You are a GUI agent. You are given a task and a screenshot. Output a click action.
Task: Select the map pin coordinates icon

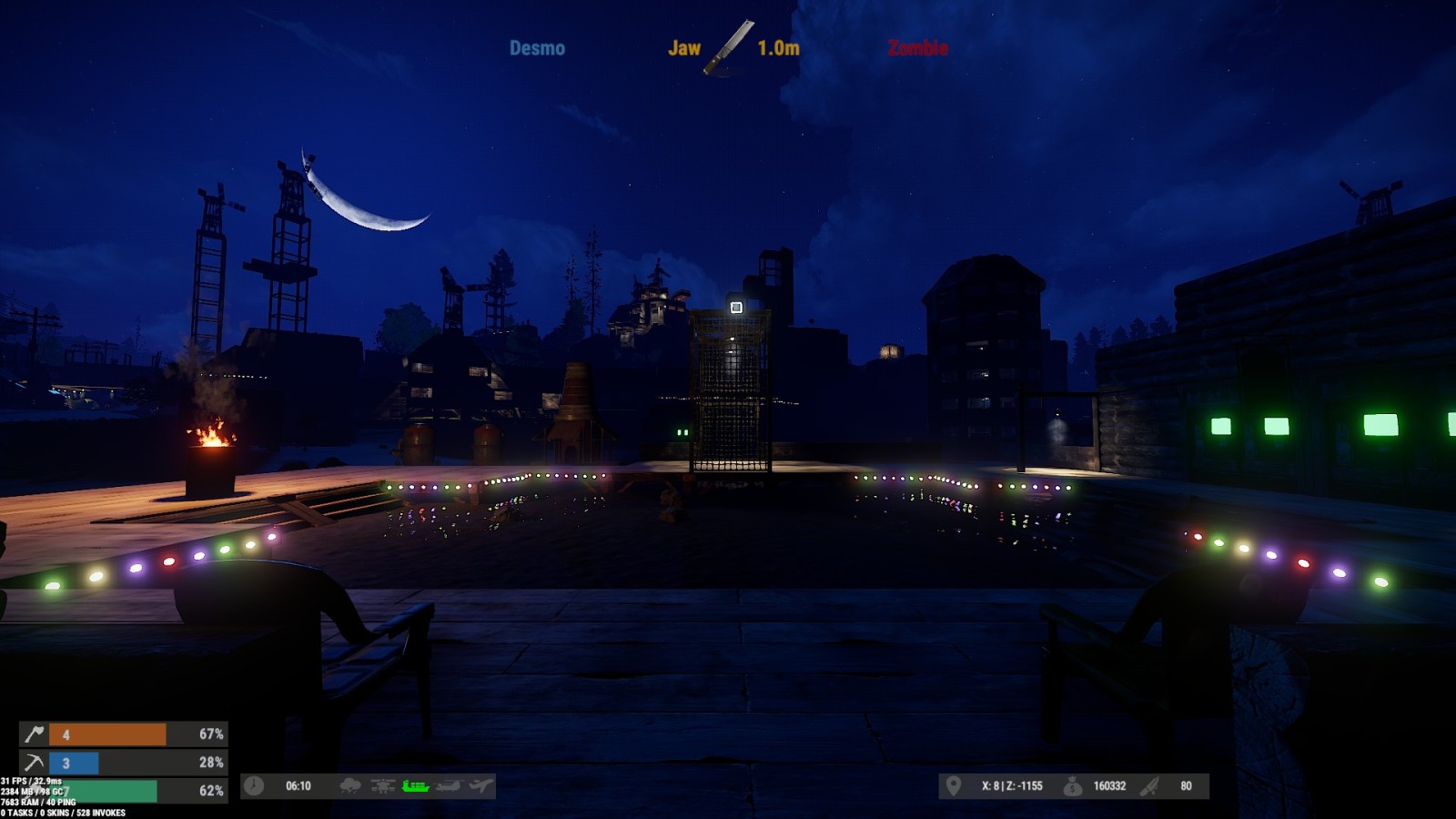pyautogui.click(x=953, y=786)
